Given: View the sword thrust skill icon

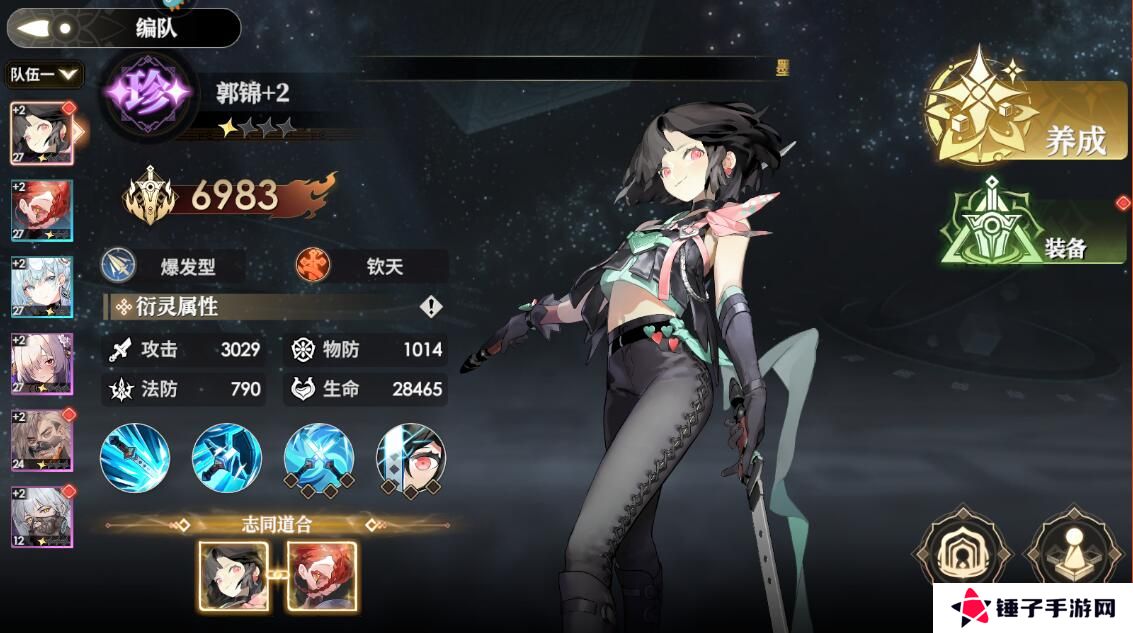Looking at the screenshot, I should point(227,458).
